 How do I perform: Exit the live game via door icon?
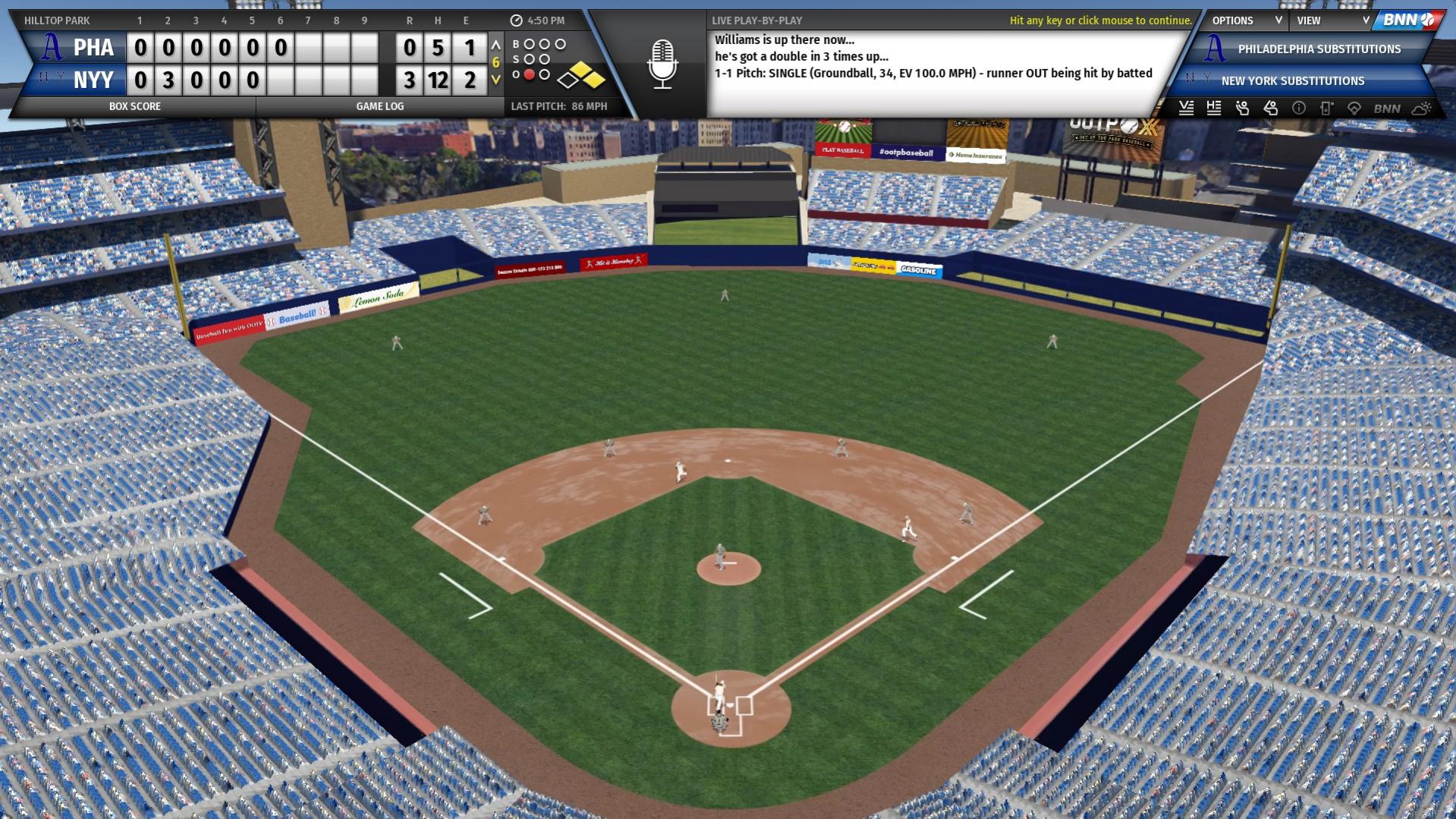1325,109
